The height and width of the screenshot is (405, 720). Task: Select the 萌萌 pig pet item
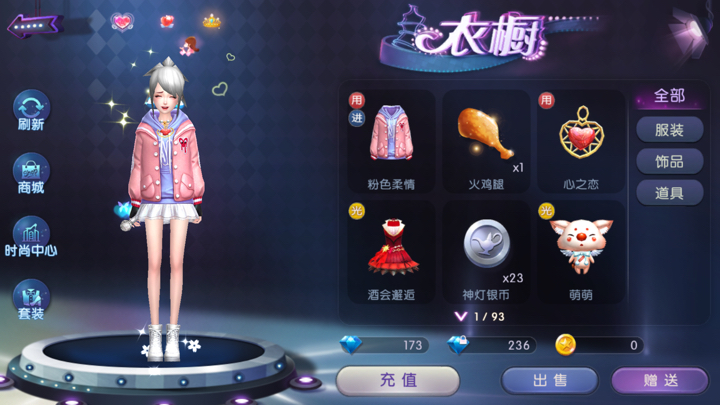(x=581, y=251)
